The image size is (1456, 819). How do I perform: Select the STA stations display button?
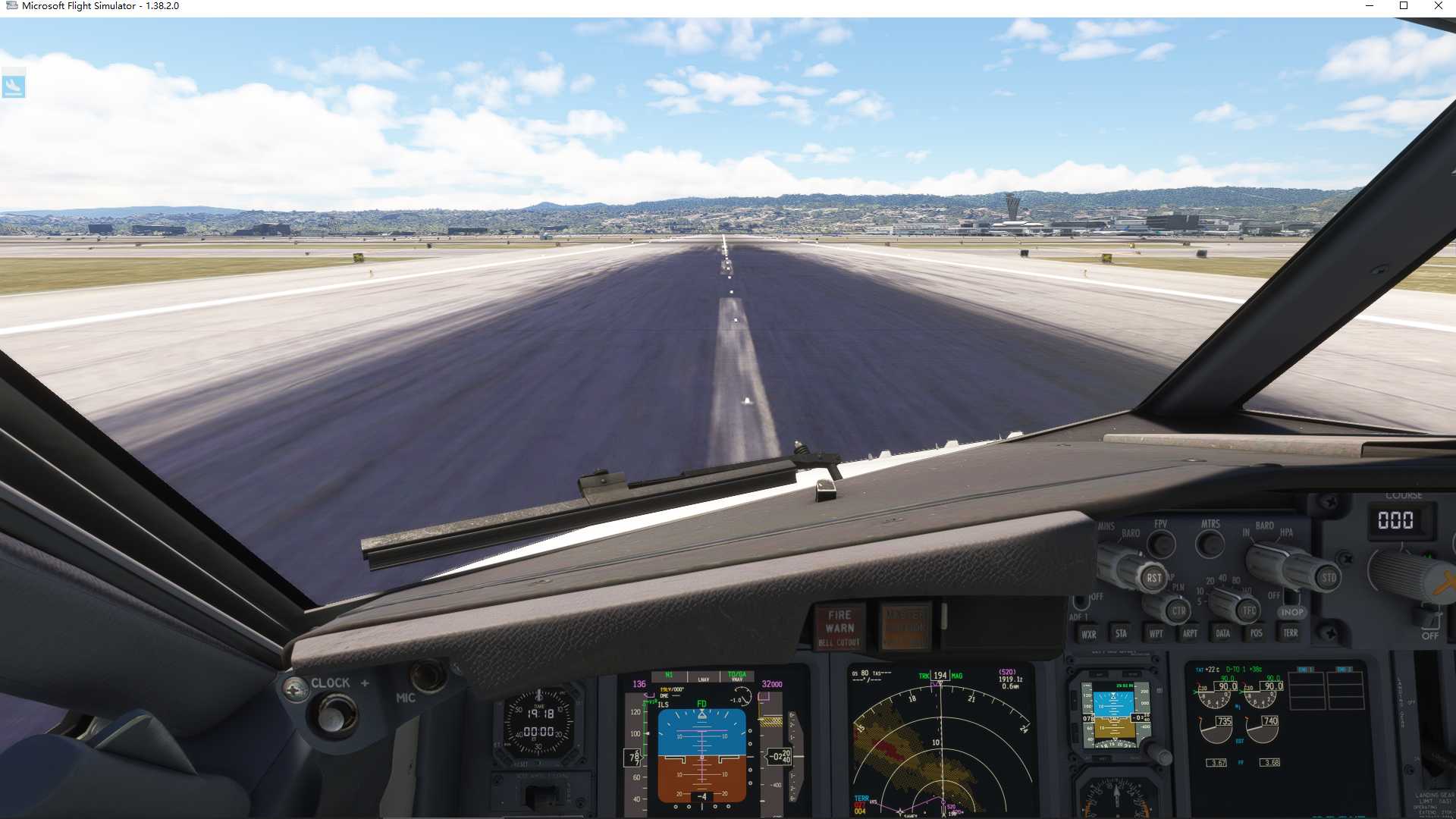pos(1122,633)
